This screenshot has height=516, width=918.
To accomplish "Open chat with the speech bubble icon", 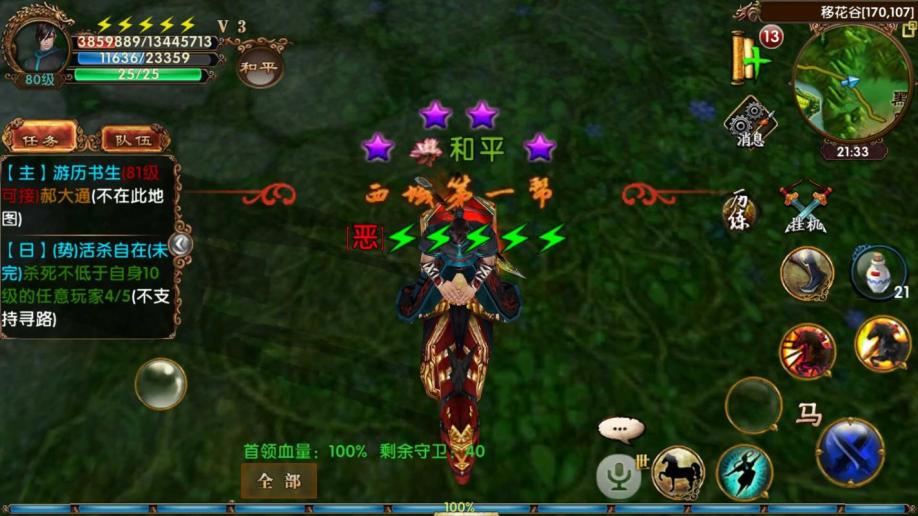I will coord(622,430).
